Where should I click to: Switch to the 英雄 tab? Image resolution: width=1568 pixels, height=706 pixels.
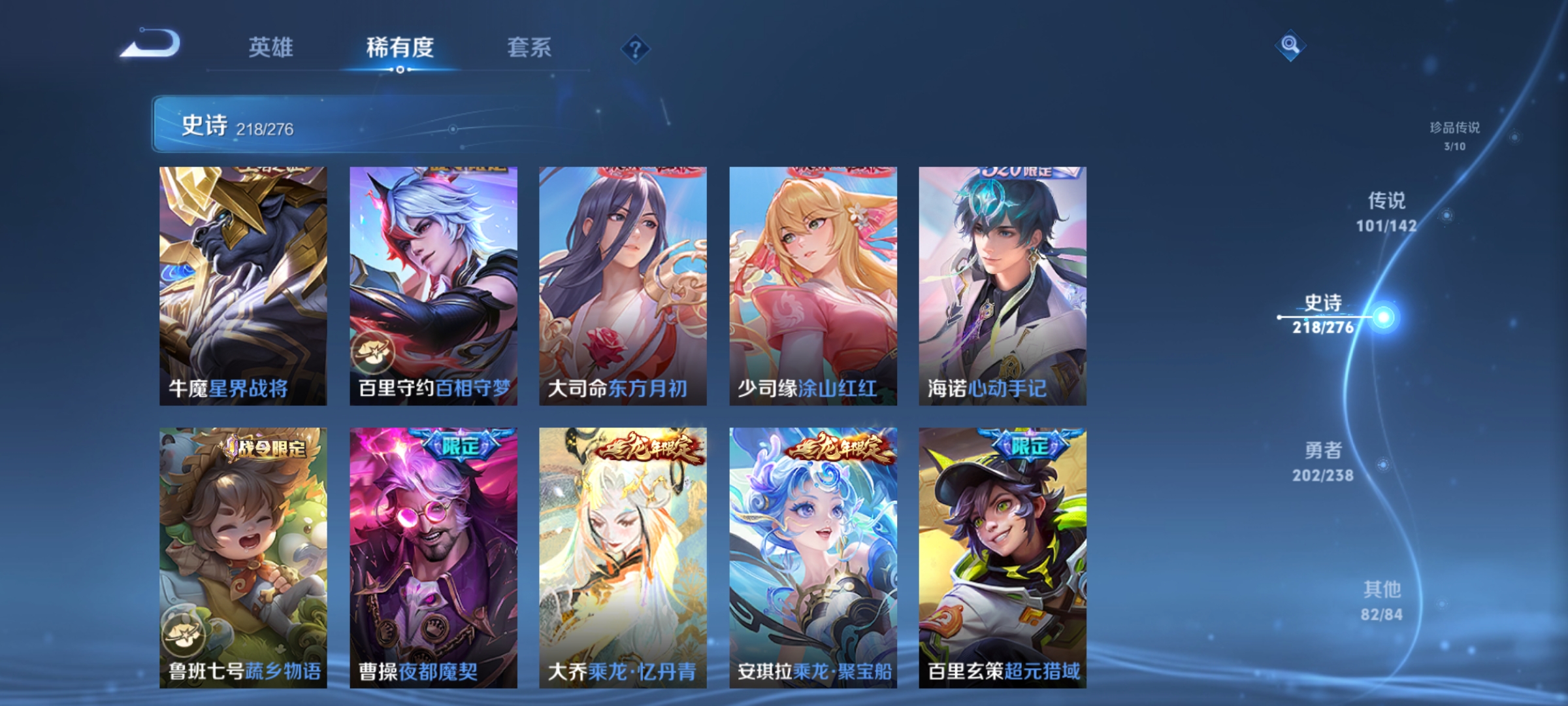272,48
